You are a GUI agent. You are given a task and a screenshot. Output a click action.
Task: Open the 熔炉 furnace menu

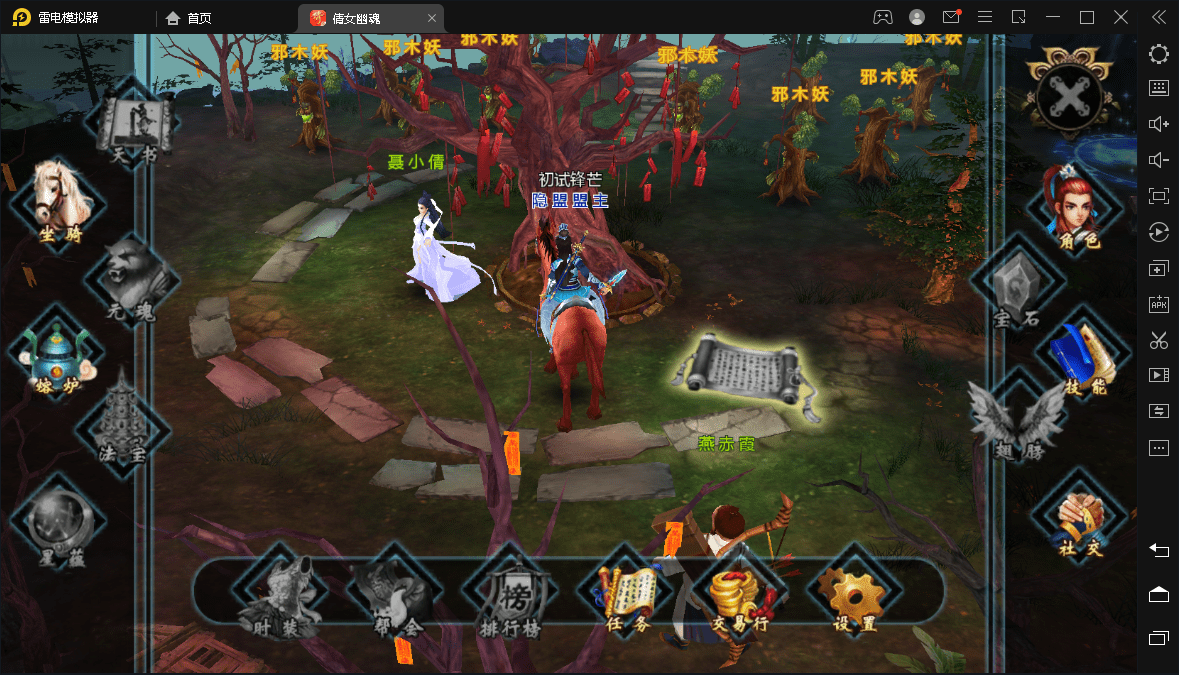(57, 354)
